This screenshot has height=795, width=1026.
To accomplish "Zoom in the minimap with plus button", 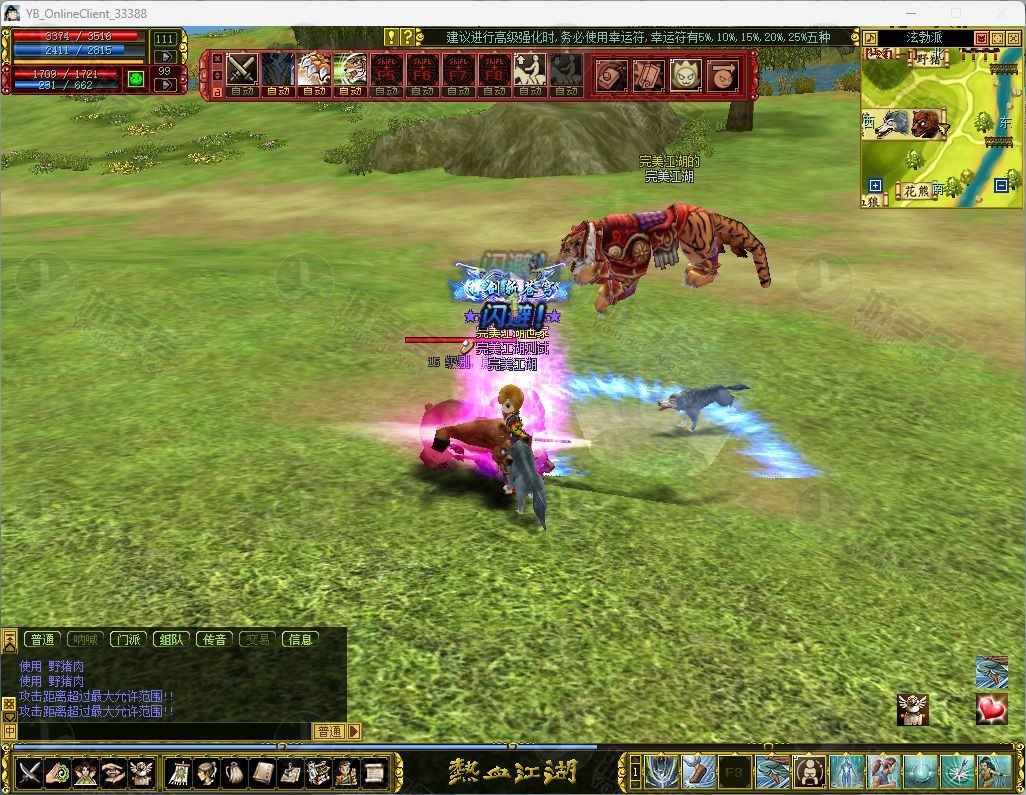I will (876, 185).
